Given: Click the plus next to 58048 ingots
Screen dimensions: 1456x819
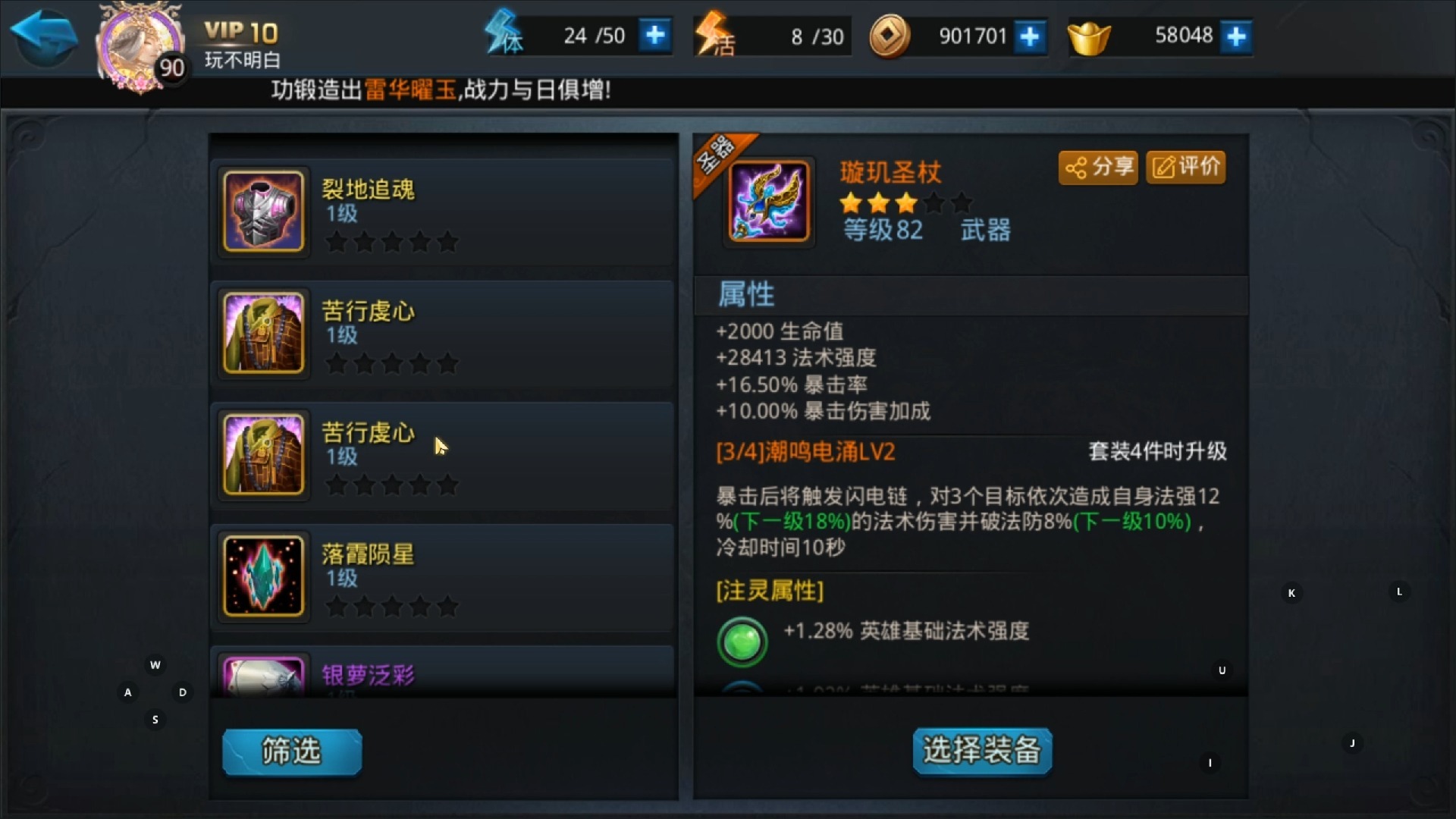Looking at the screenshot, I should tap(1238, 35).
